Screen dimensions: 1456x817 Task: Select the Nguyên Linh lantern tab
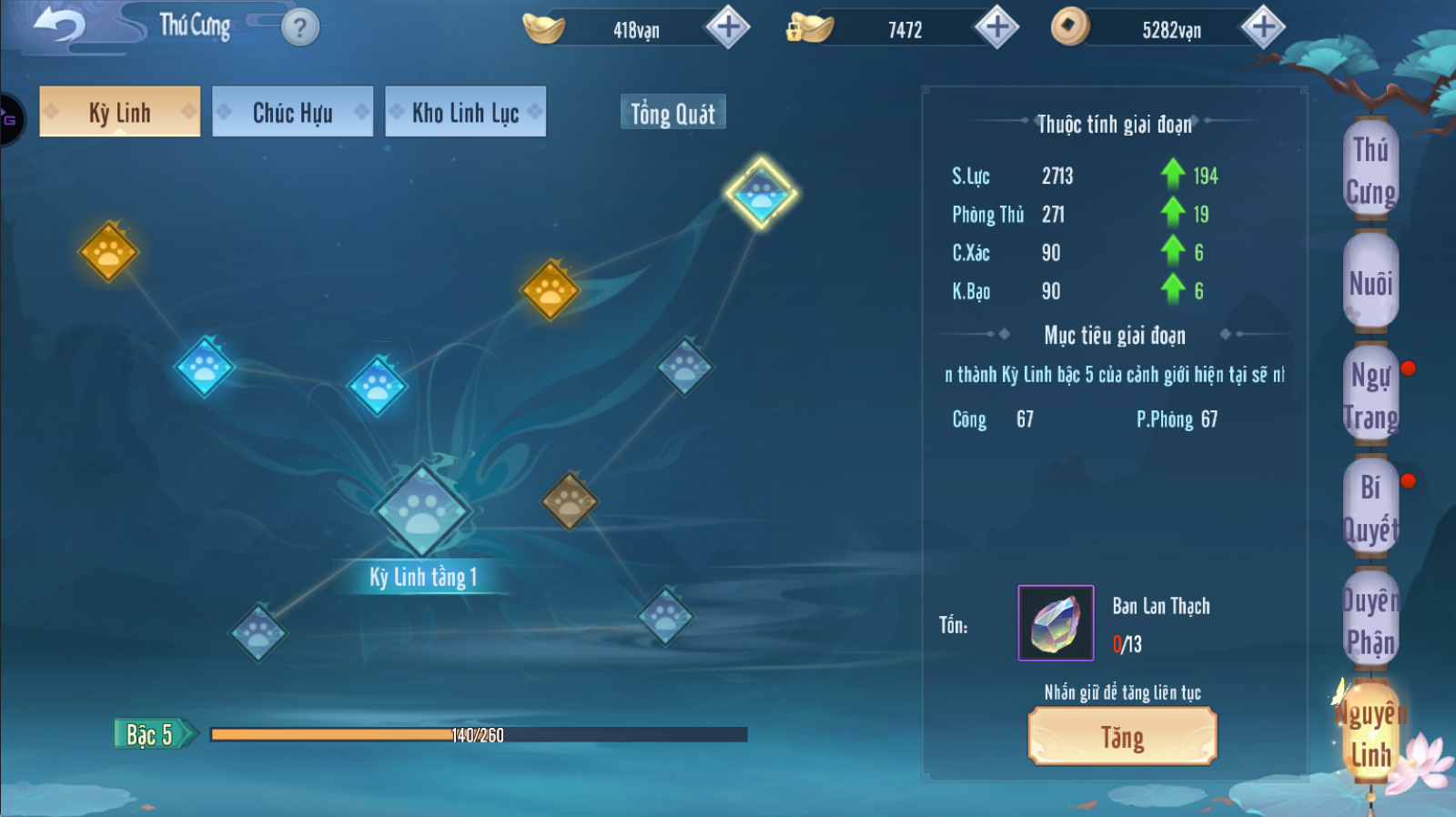pos(1370,733)
